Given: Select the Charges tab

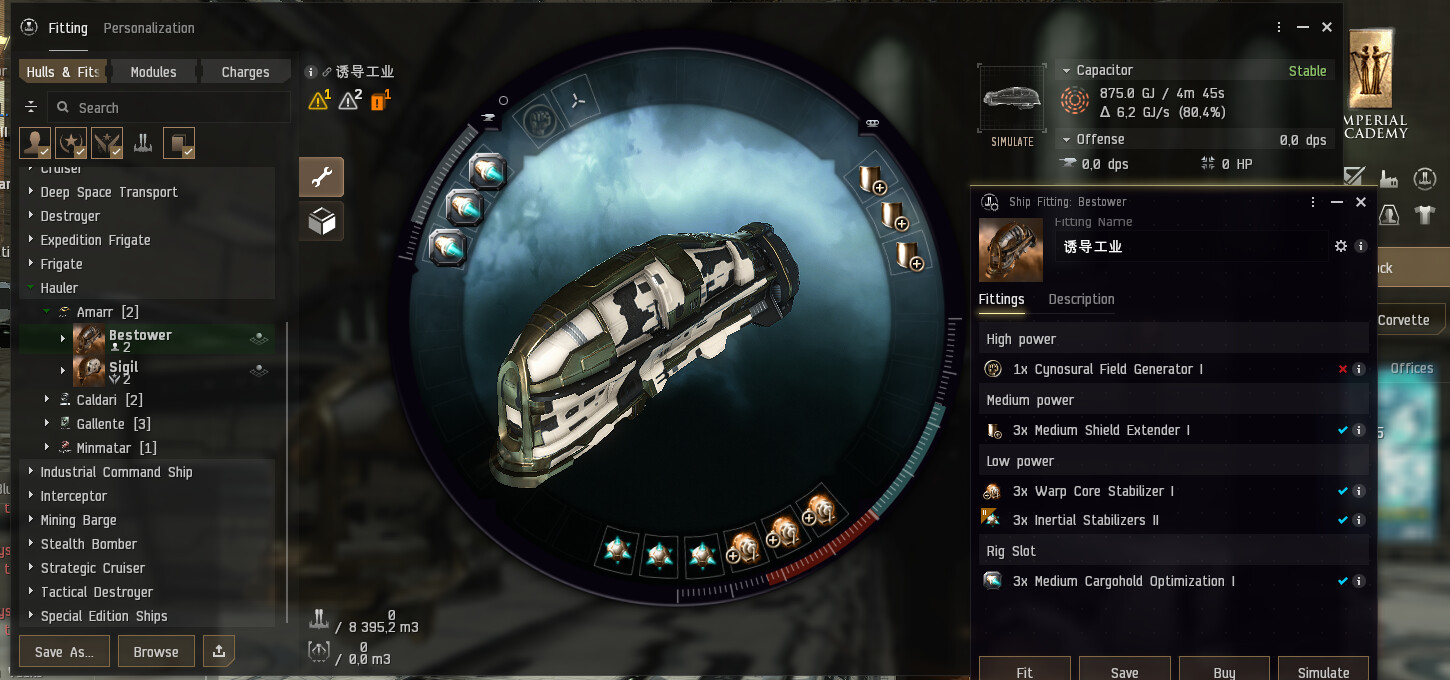Looking at the screenshot, I should (245, 72).
